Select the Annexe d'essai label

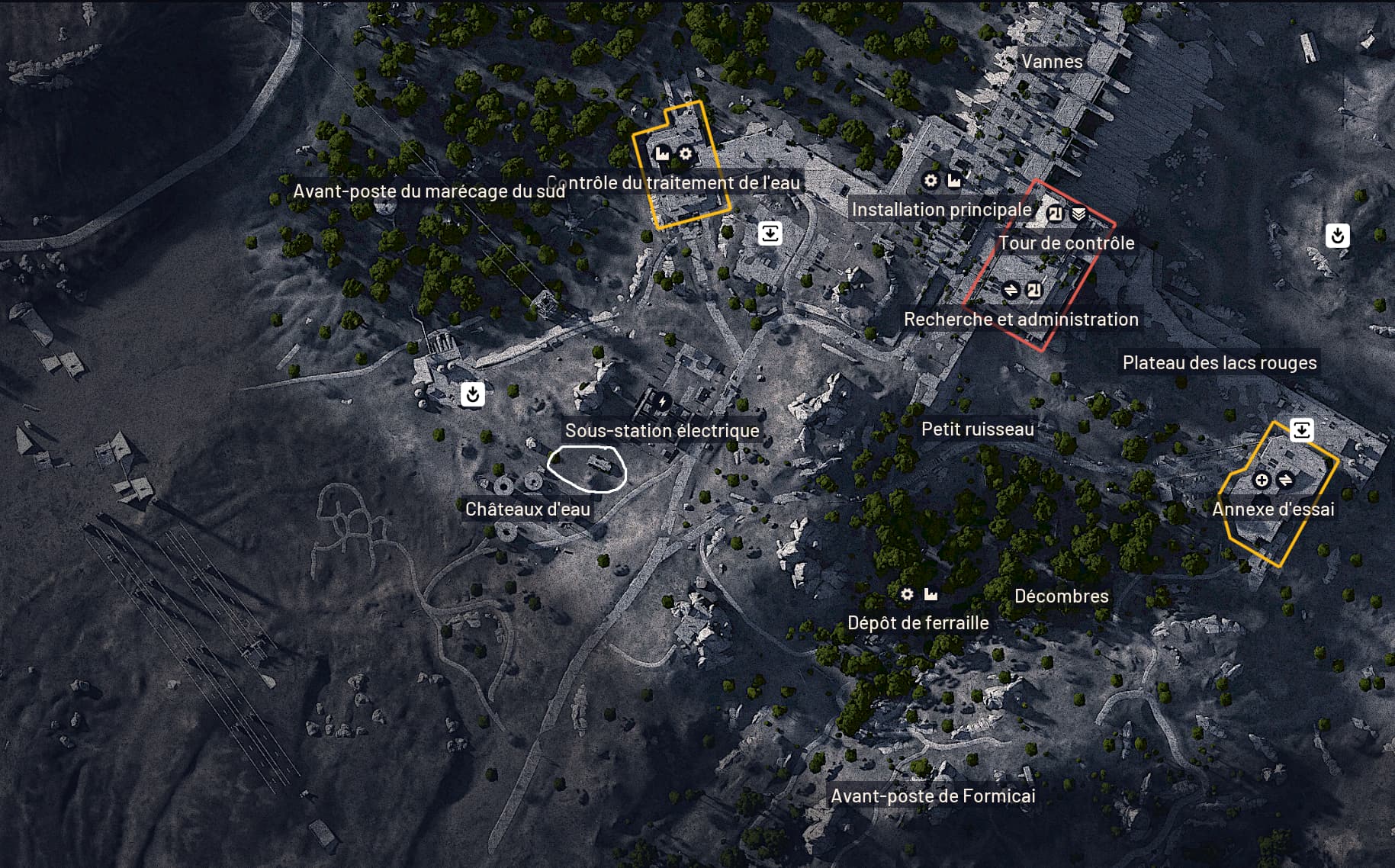(x=1273, y=510)
